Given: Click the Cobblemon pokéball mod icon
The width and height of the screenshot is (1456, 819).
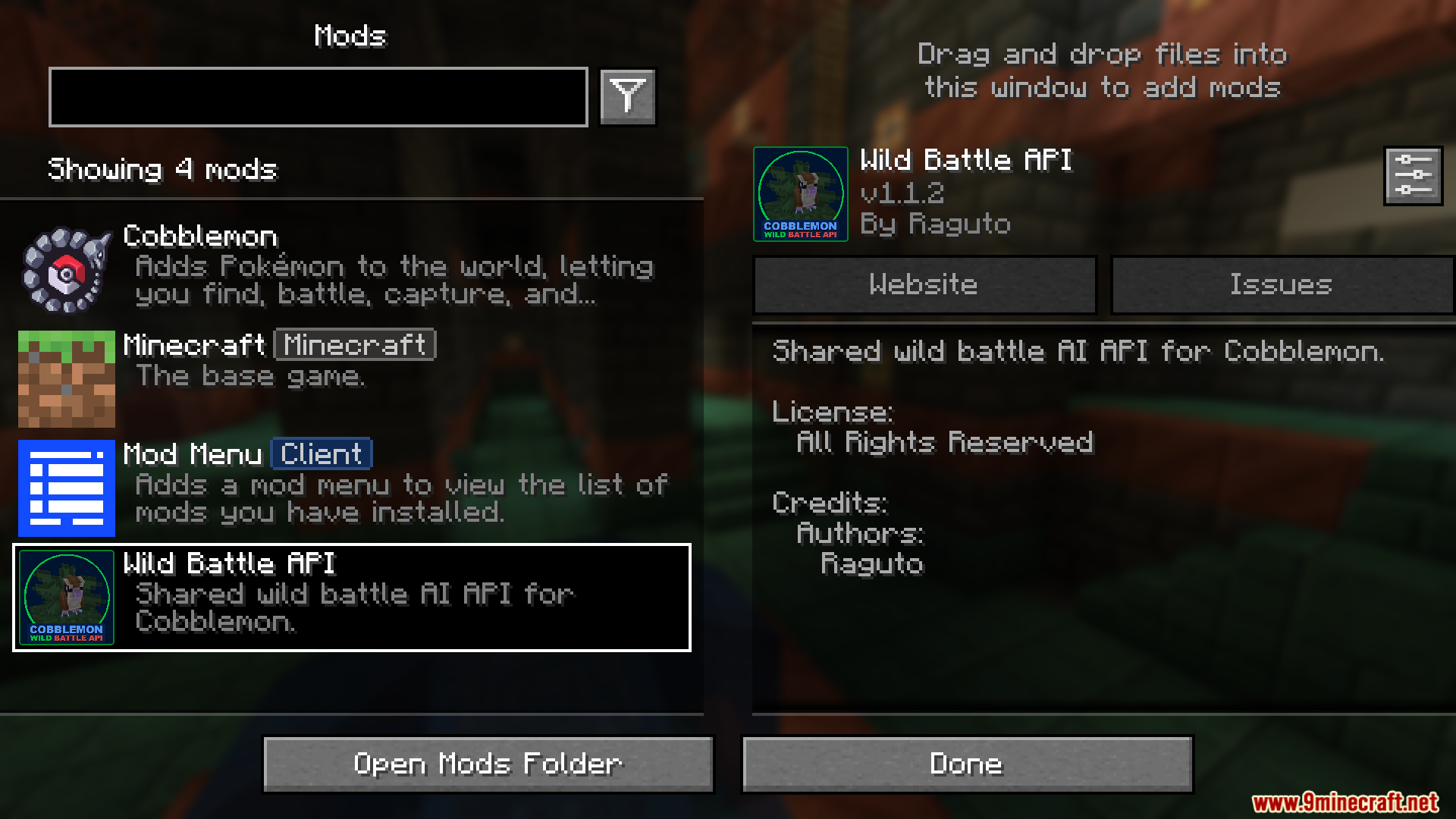Looking at the screenshot, I should pyautogui.click(x=66, y=269).
